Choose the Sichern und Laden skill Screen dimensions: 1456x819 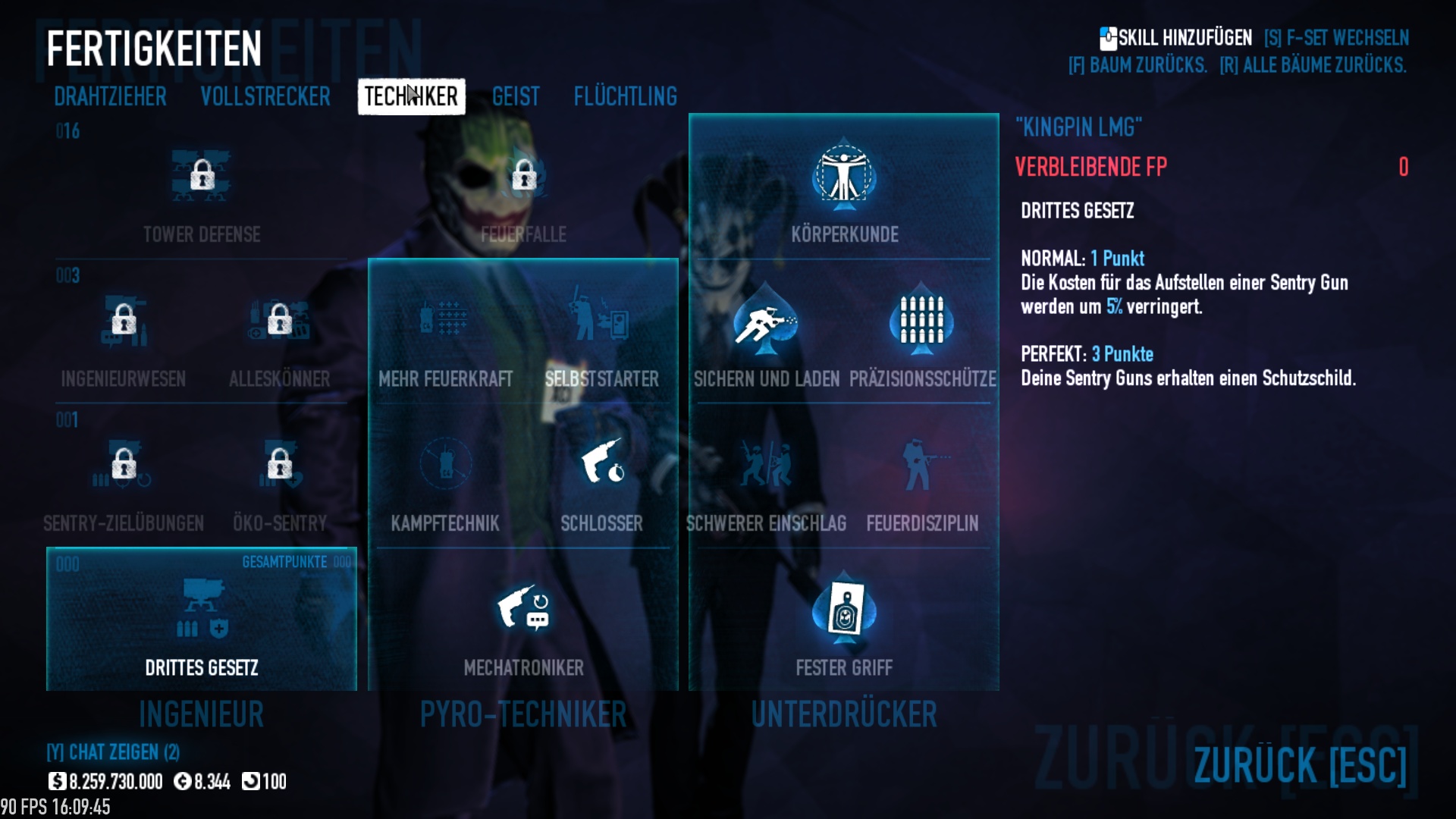(x=766, y=322)
